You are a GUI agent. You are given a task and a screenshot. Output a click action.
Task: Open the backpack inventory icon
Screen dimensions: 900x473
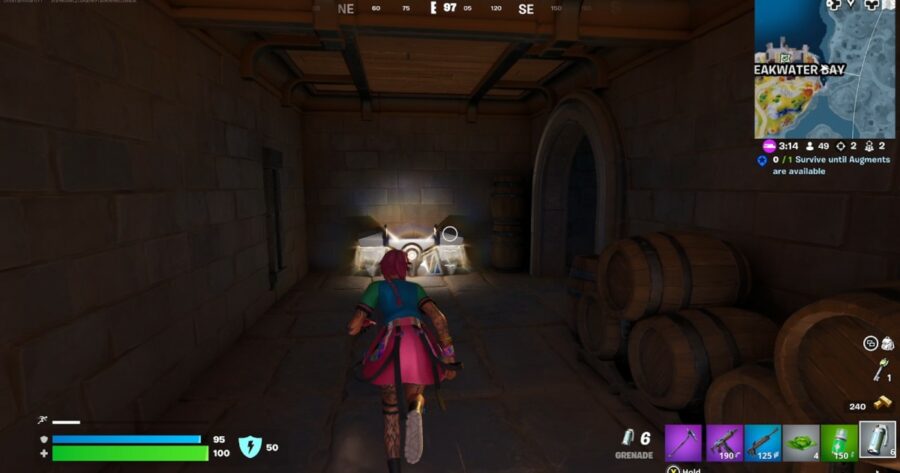pyautogui.click(x=886, y=344)
